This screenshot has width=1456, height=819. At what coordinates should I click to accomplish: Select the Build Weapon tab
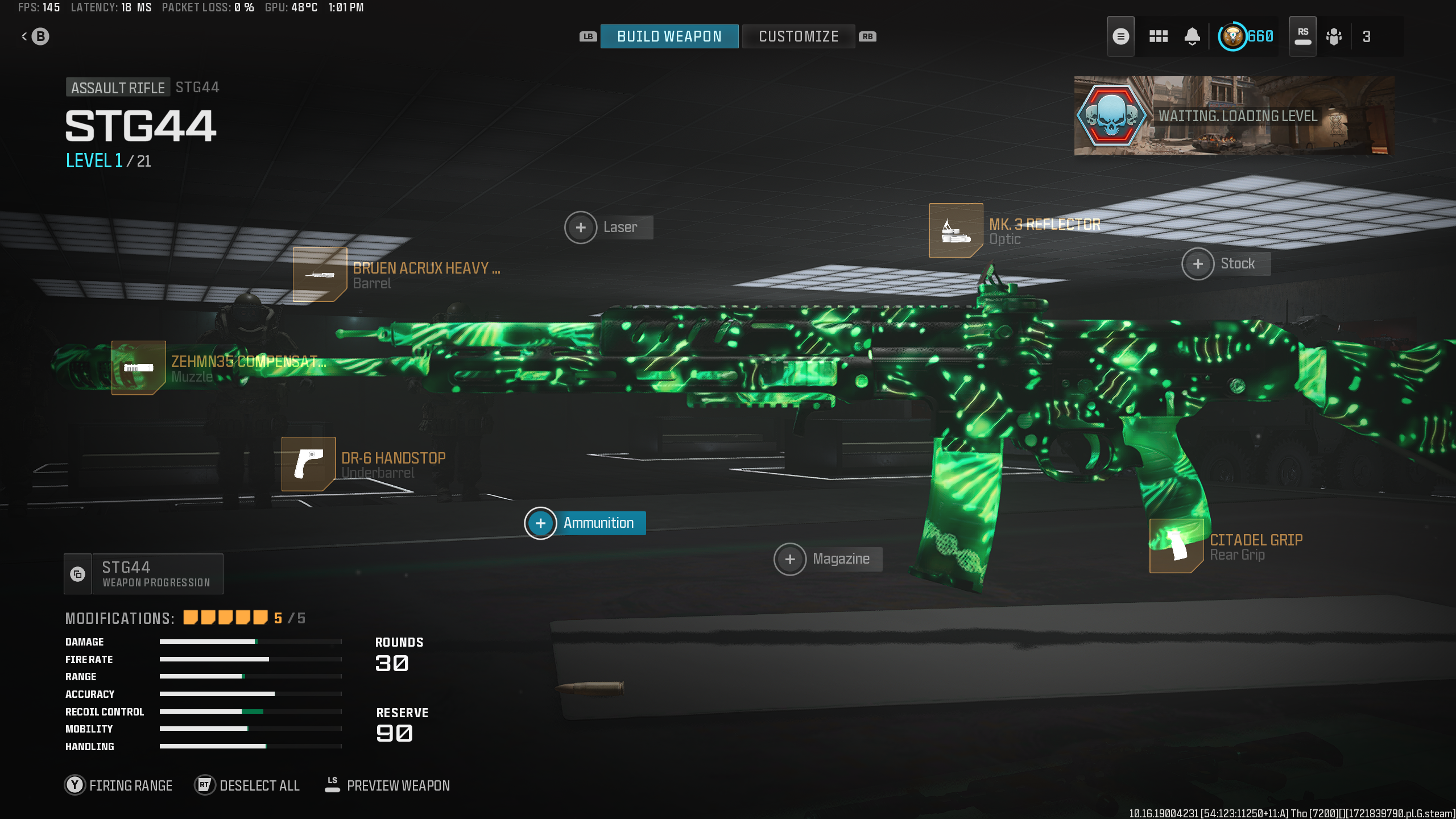pos(669,36)
